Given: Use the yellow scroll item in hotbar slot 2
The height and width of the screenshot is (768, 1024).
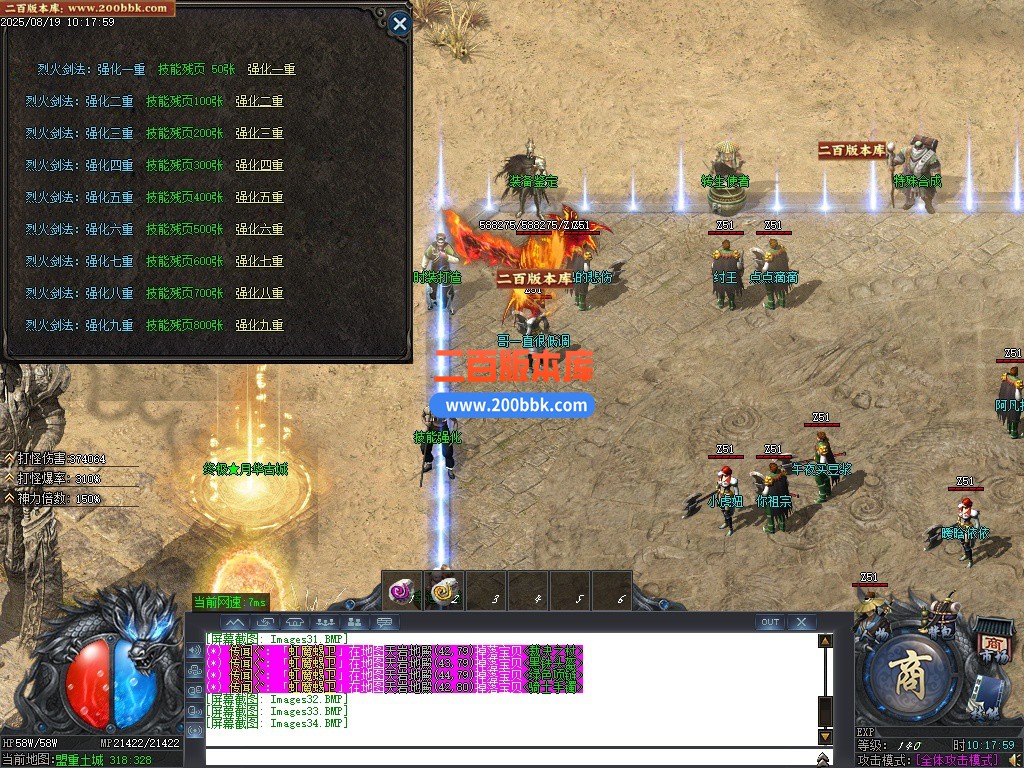Looking at the screenshot, I should click(443, 591).
